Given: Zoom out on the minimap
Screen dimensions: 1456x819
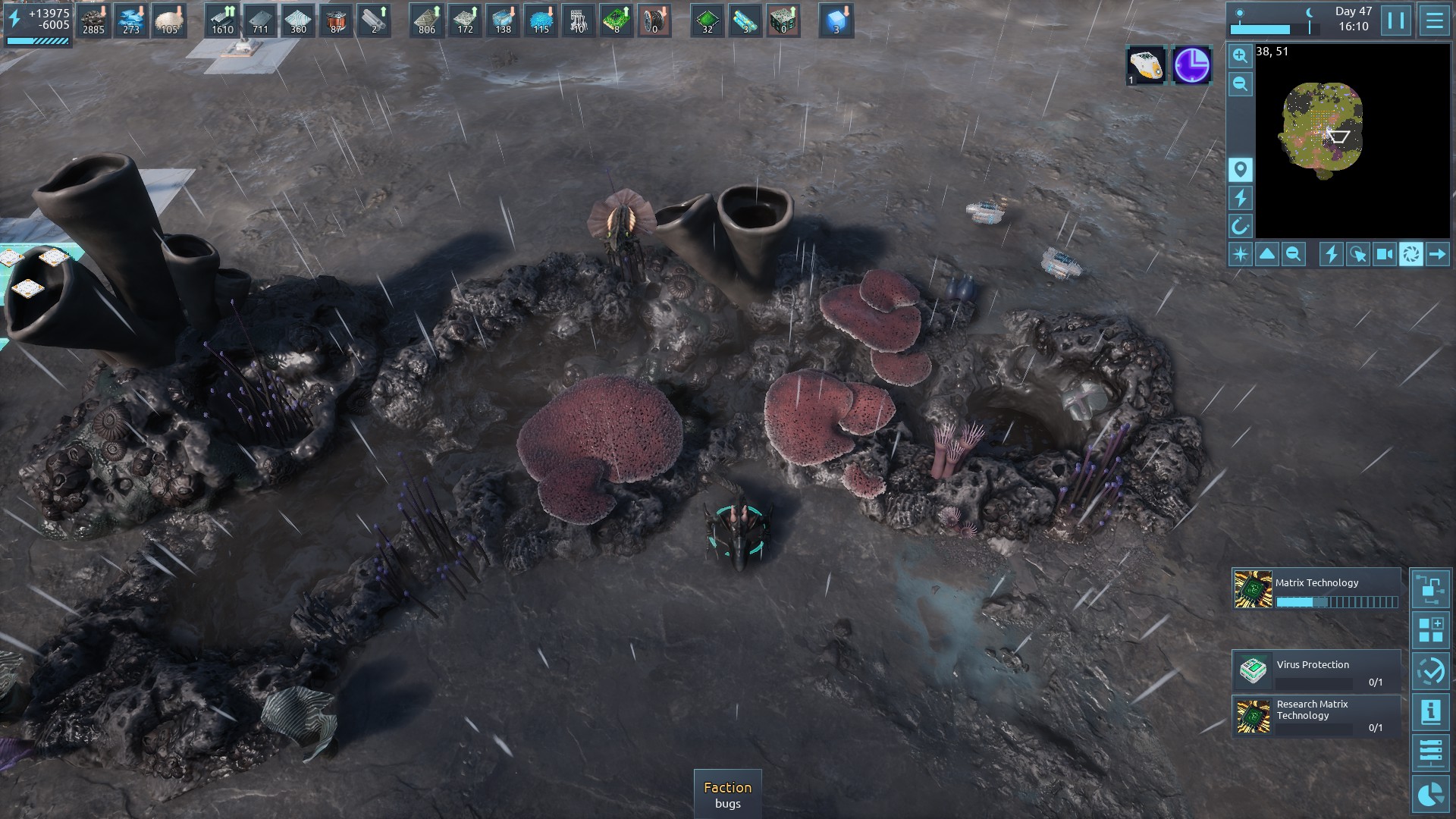Looking at the screenshot, I should pyautogui.click(x=1241, y=84).
